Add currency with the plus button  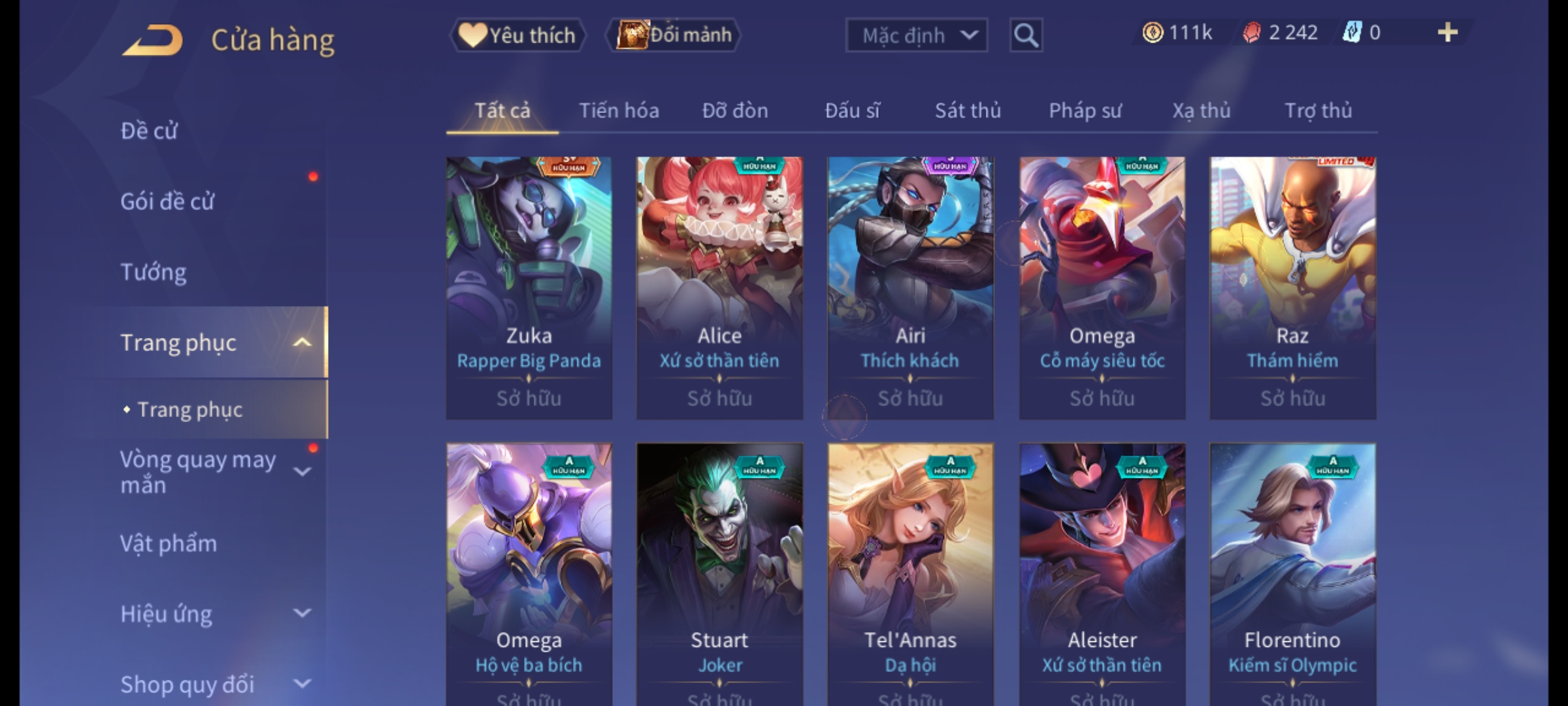(1447, 33)
